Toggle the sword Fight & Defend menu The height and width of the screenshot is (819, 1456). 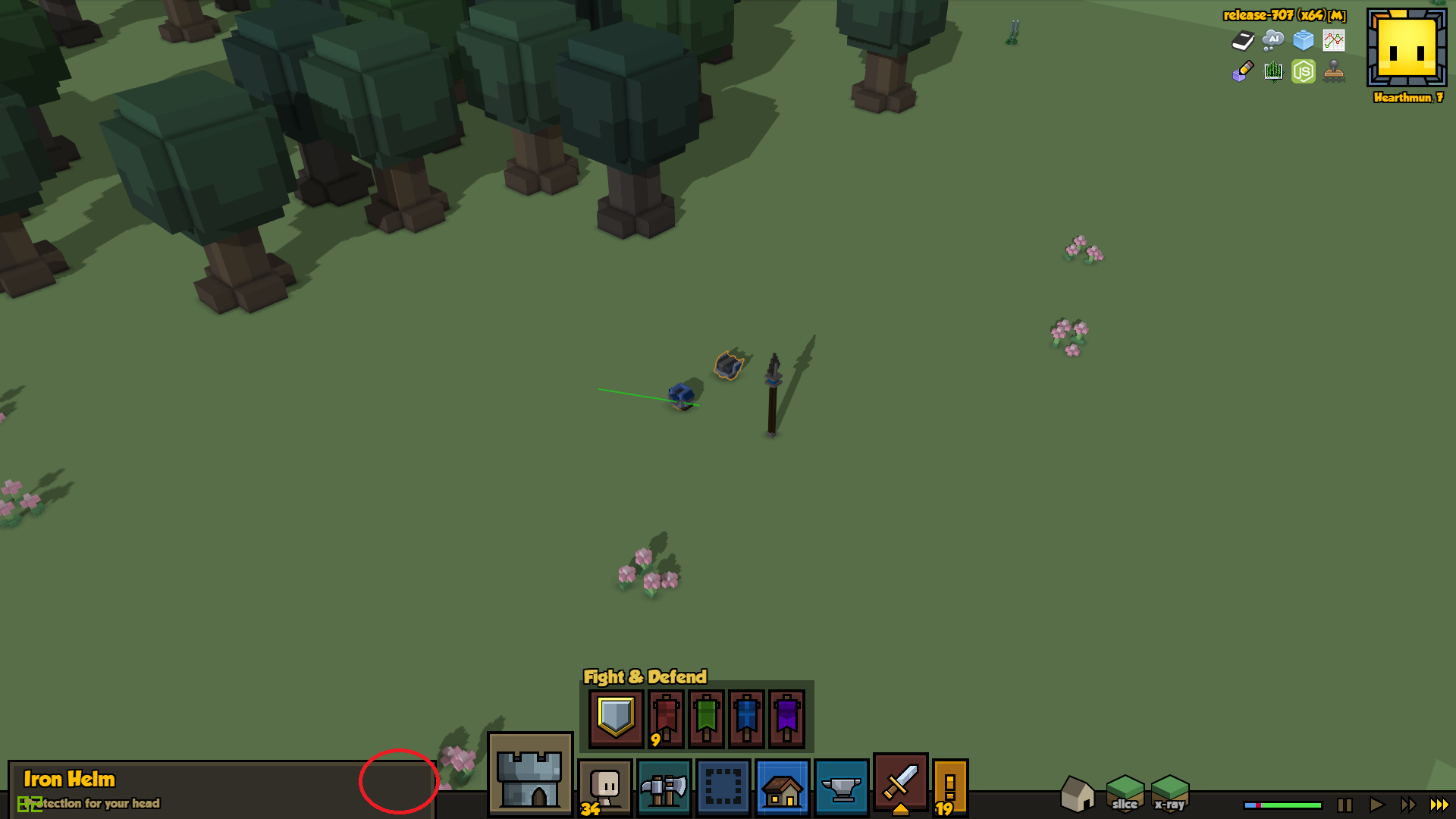point(900,783)
